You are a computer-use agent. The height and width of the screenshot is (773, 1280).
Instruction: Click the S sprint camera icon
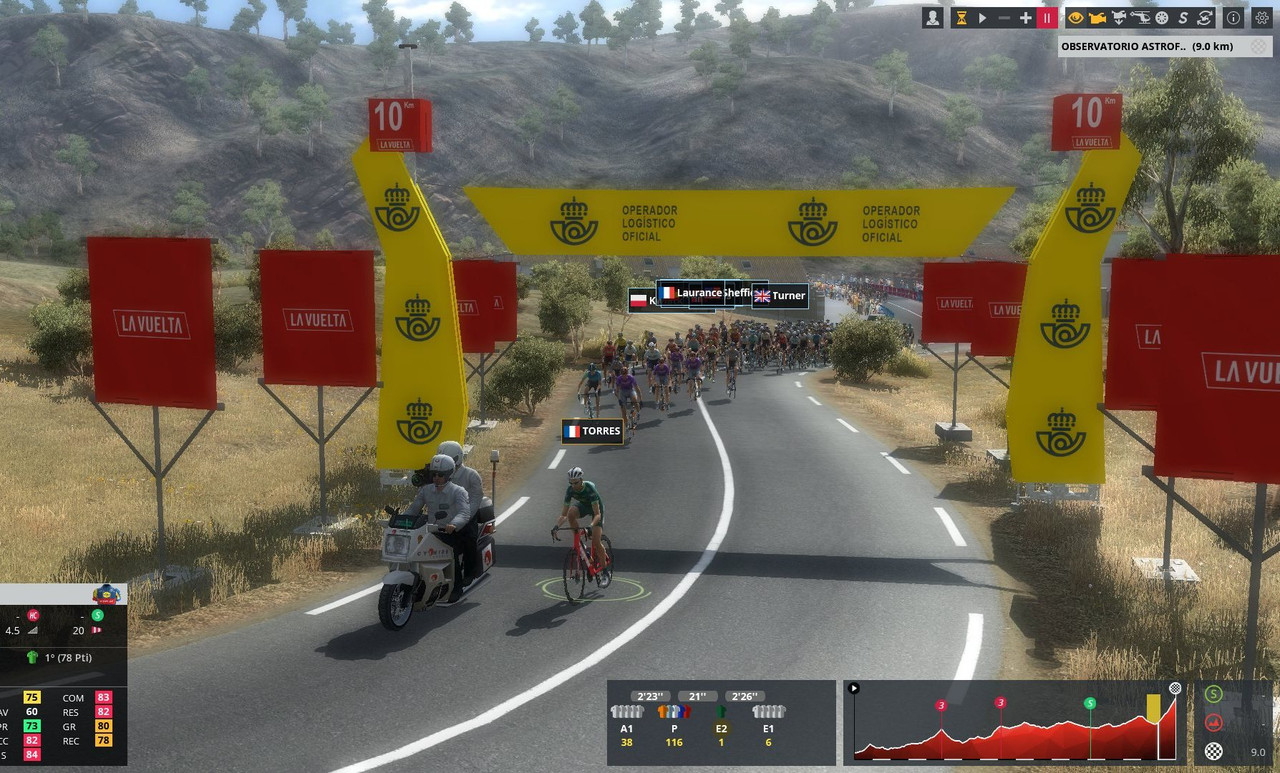point(1183,18)
